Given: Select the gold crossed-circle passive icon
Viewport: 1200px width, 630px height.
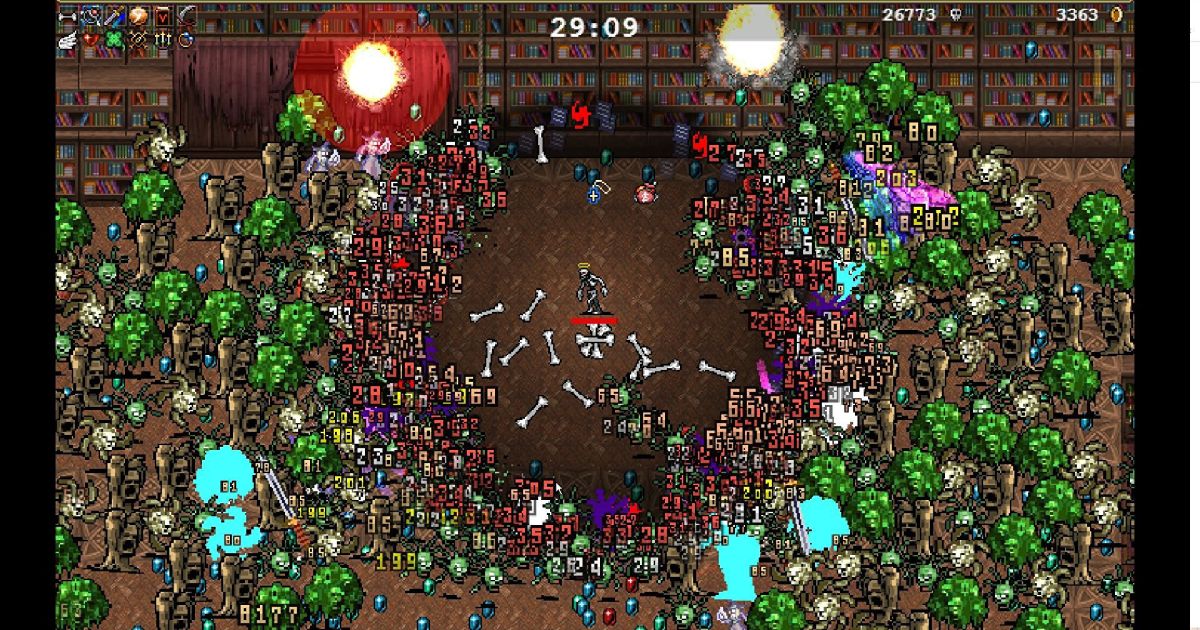Looking at the screenshot, I should (139, 39).
